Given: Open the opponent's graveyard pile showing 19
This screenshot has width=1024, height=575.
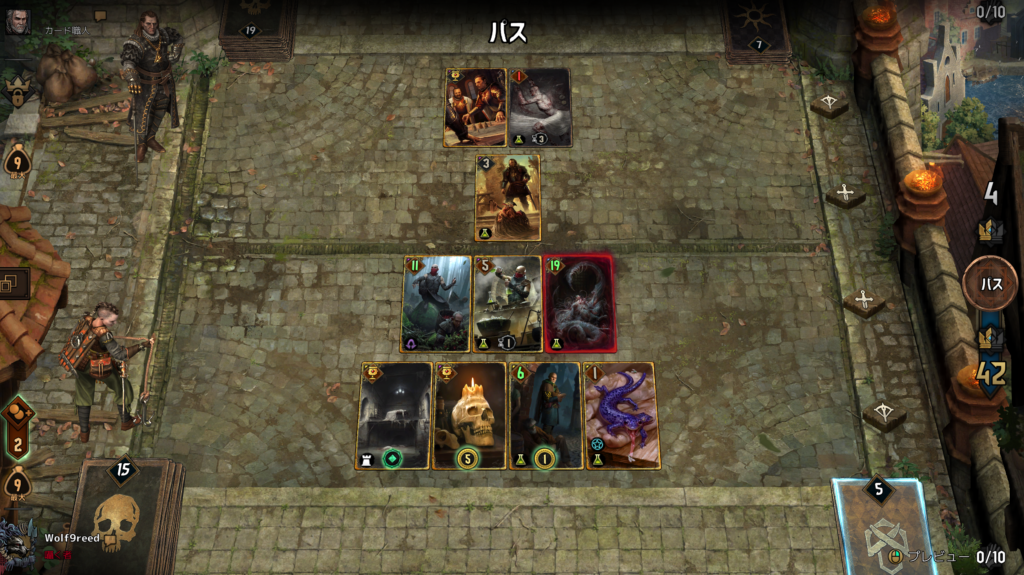Looking at the screenshot, I should point(254,27).
